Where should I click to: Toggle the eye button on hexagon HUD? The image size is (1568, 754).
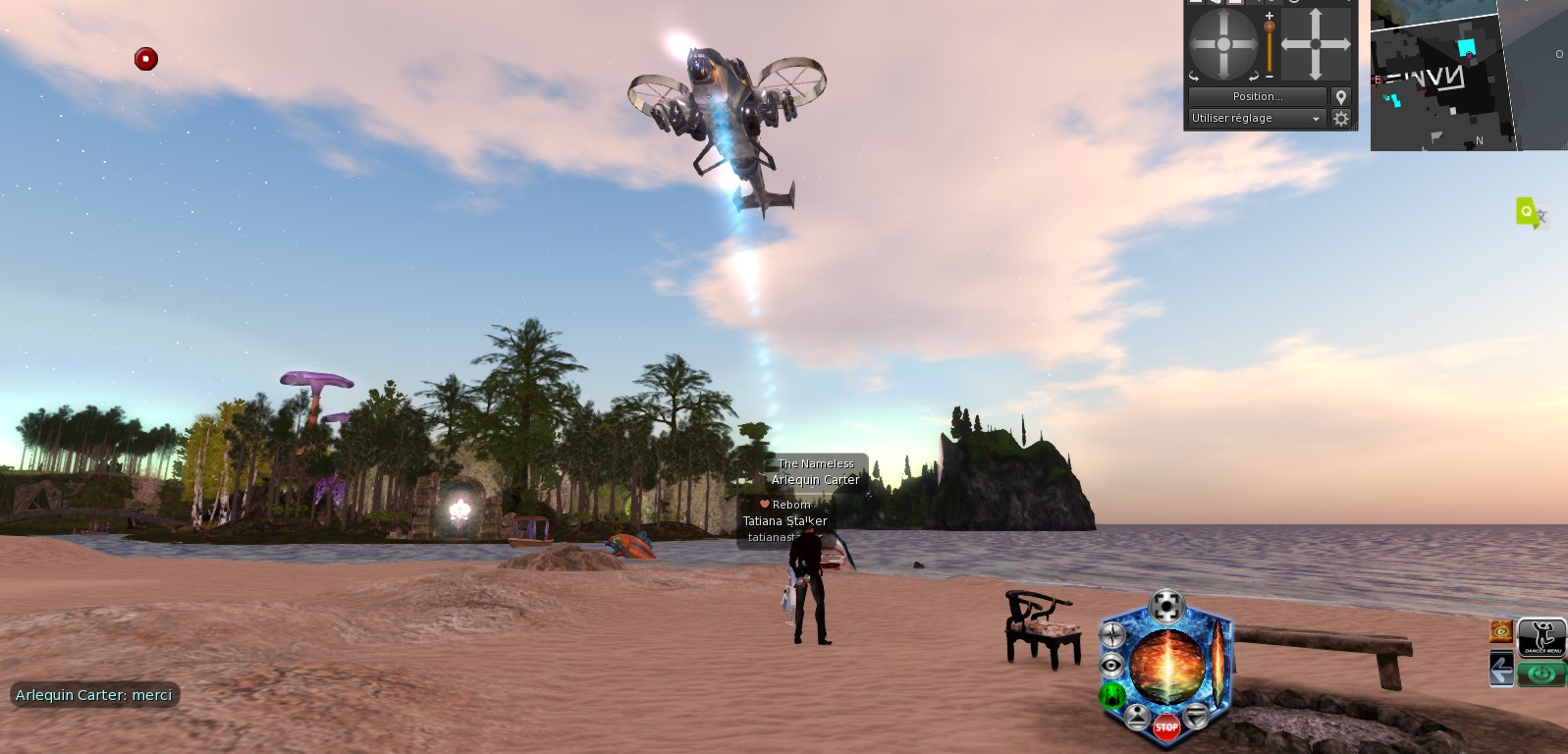click(x=1111, y=666)
